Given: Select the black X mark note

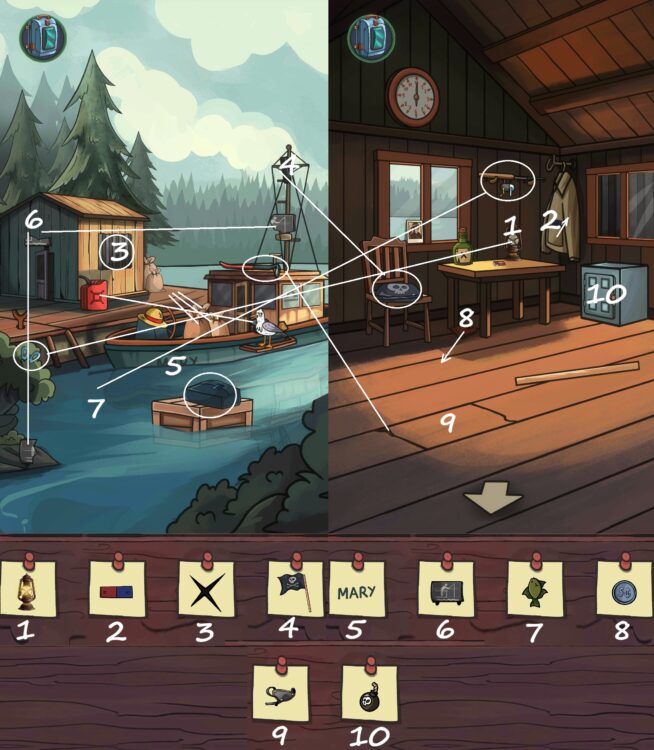Looking at the screenshot, I should (205, 589).
